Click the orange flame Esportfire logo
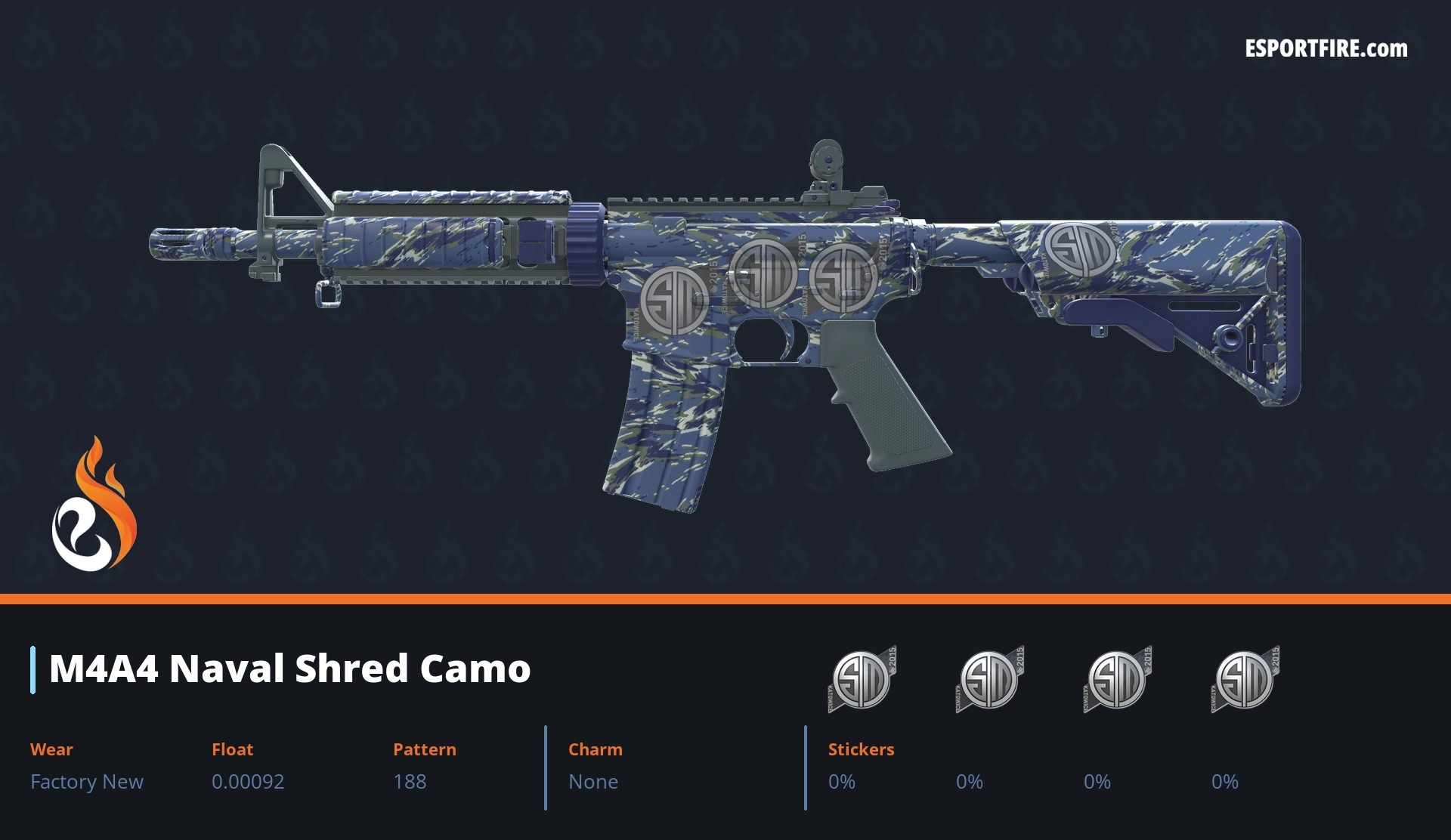The width and height of the screenshot is (1451, 840). pyautogui.click(x=94, y=505)
